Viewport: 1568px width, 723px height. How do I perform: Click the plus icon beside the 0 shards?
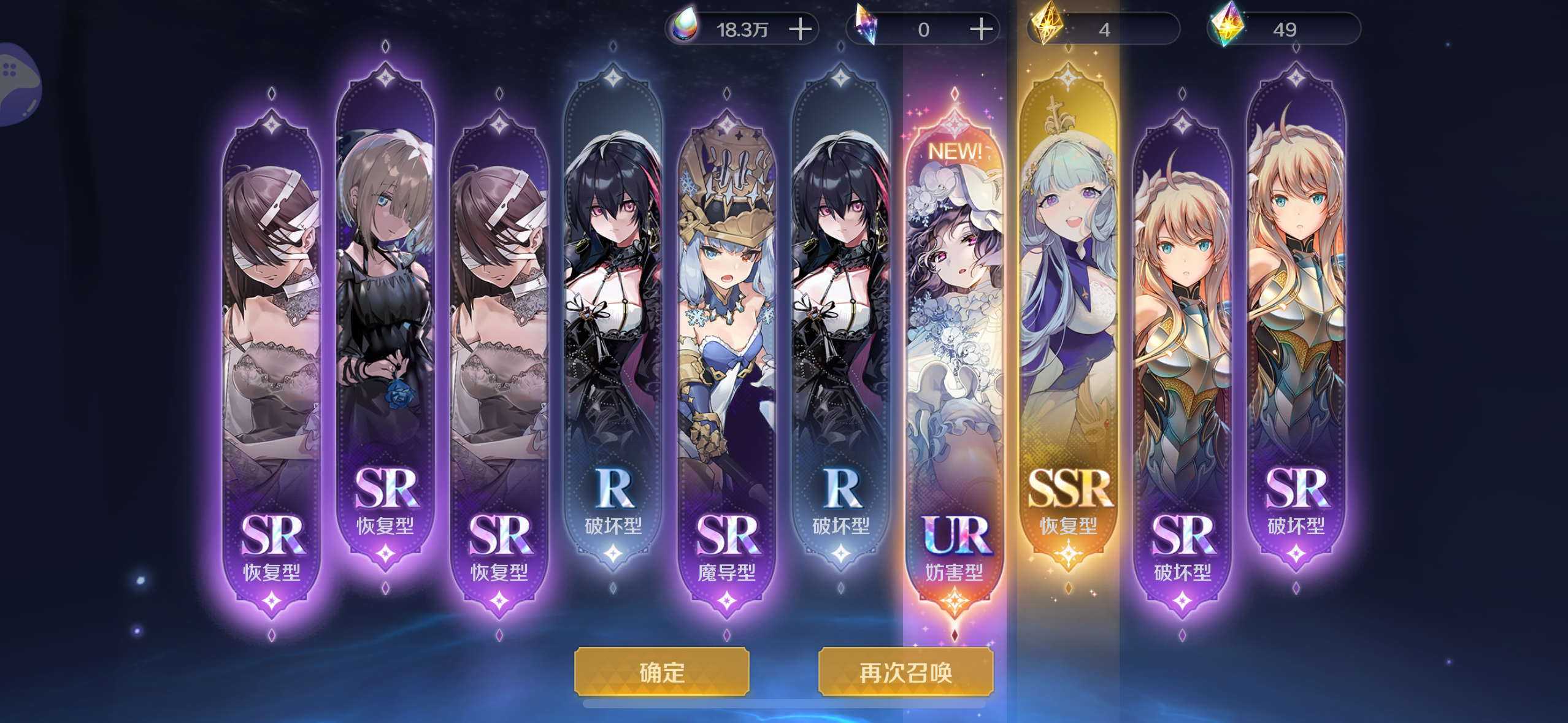(x=980, y=28)
